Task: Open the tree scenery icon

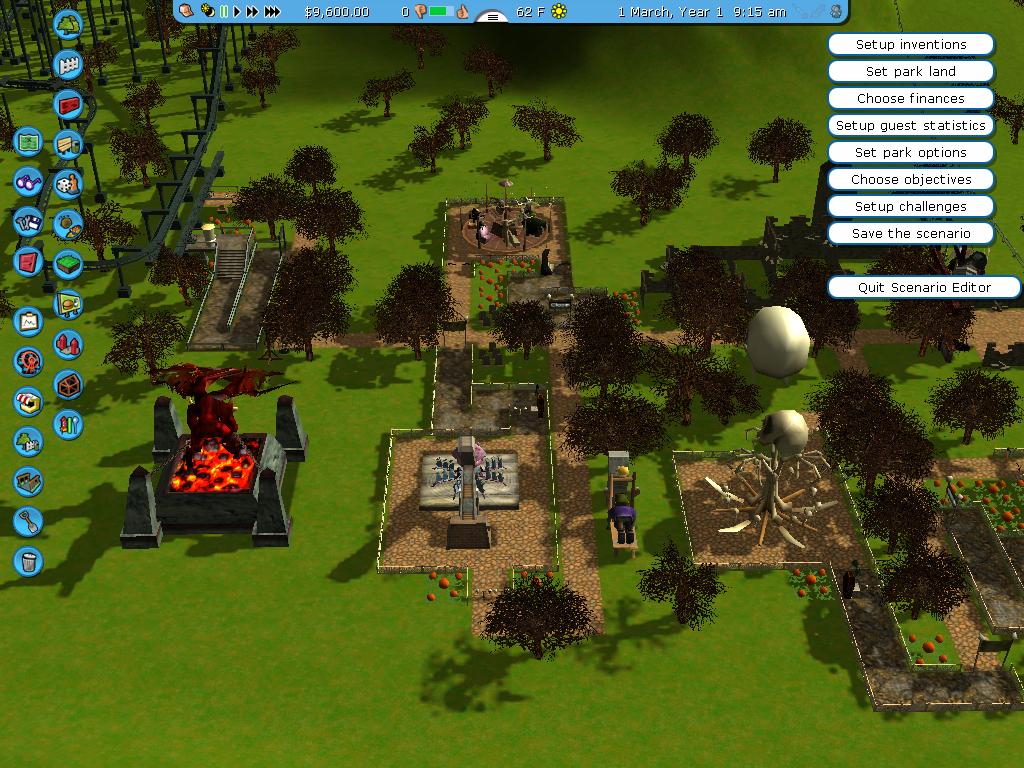Action: pos(68,25)
